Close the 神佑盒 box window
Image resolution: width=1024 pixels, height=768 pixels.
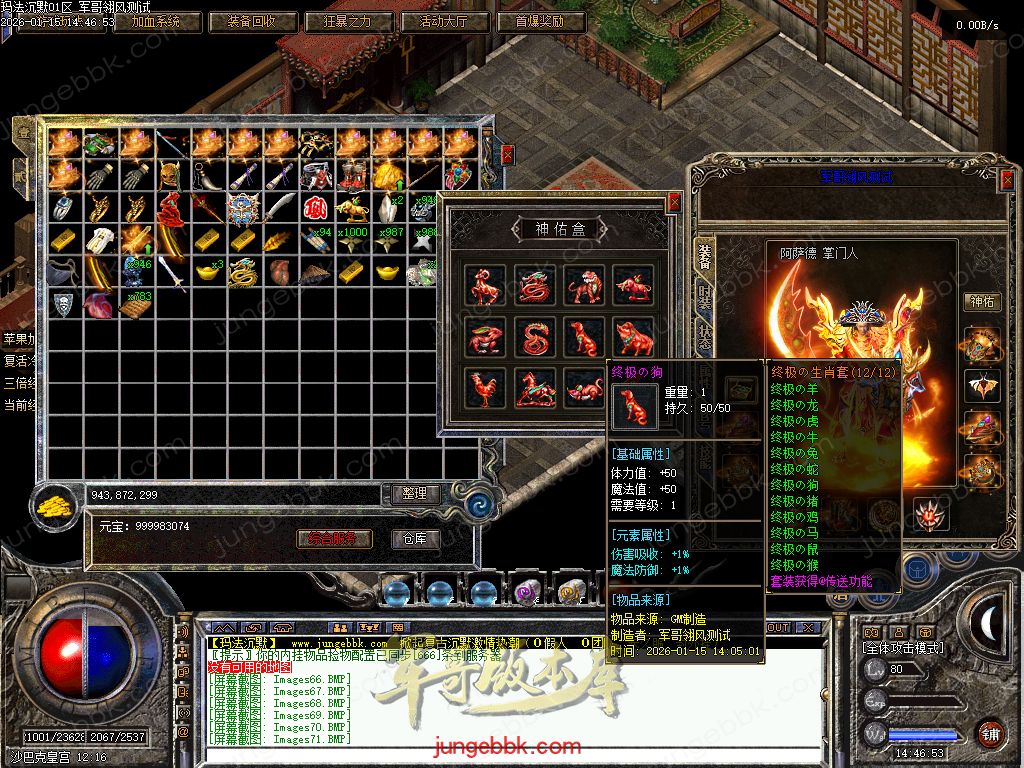[675, 202]
